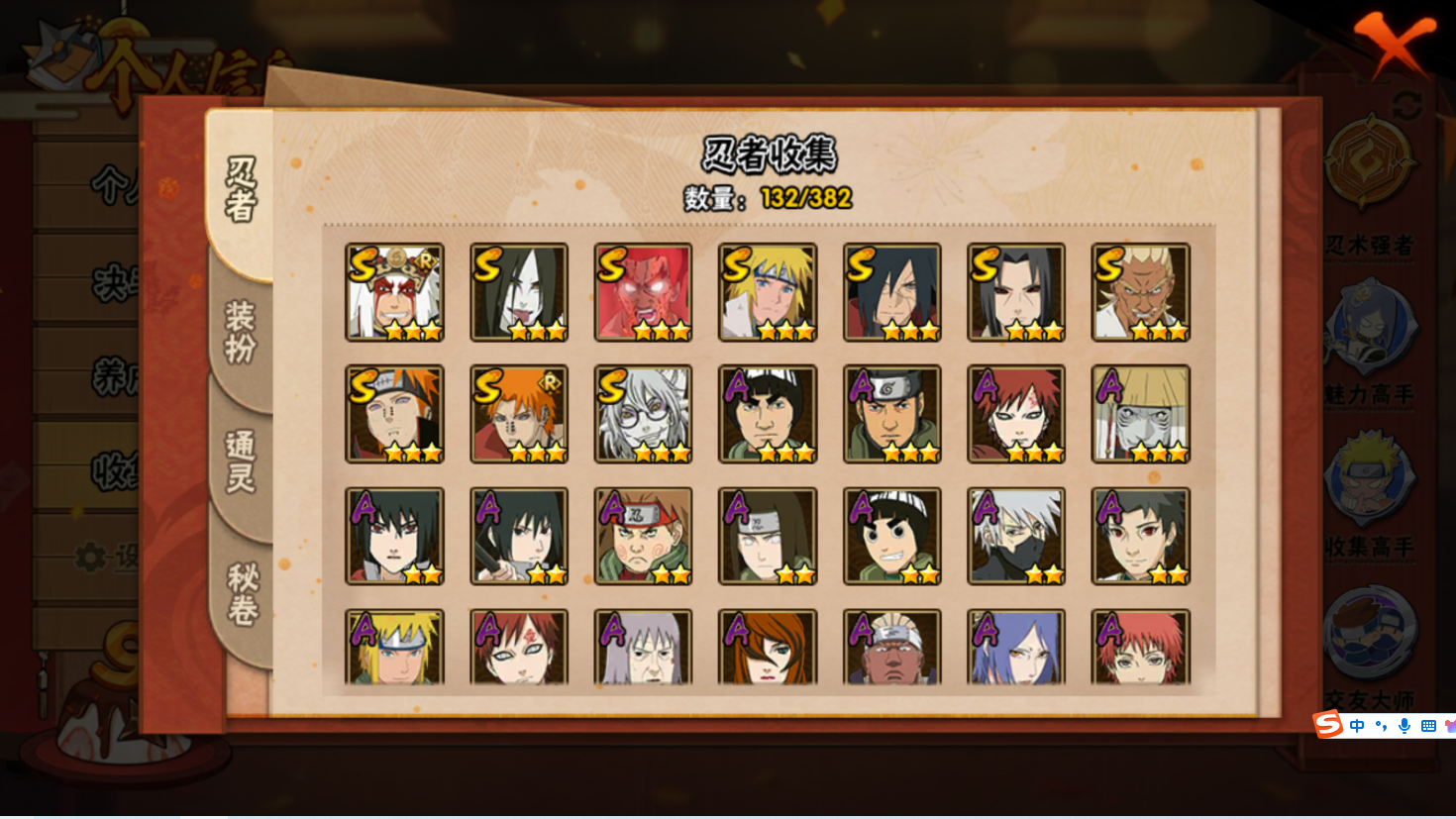Click the refresh arrows icon
The width and height of the screenshot is (1456, 819).
(1406, 104)
